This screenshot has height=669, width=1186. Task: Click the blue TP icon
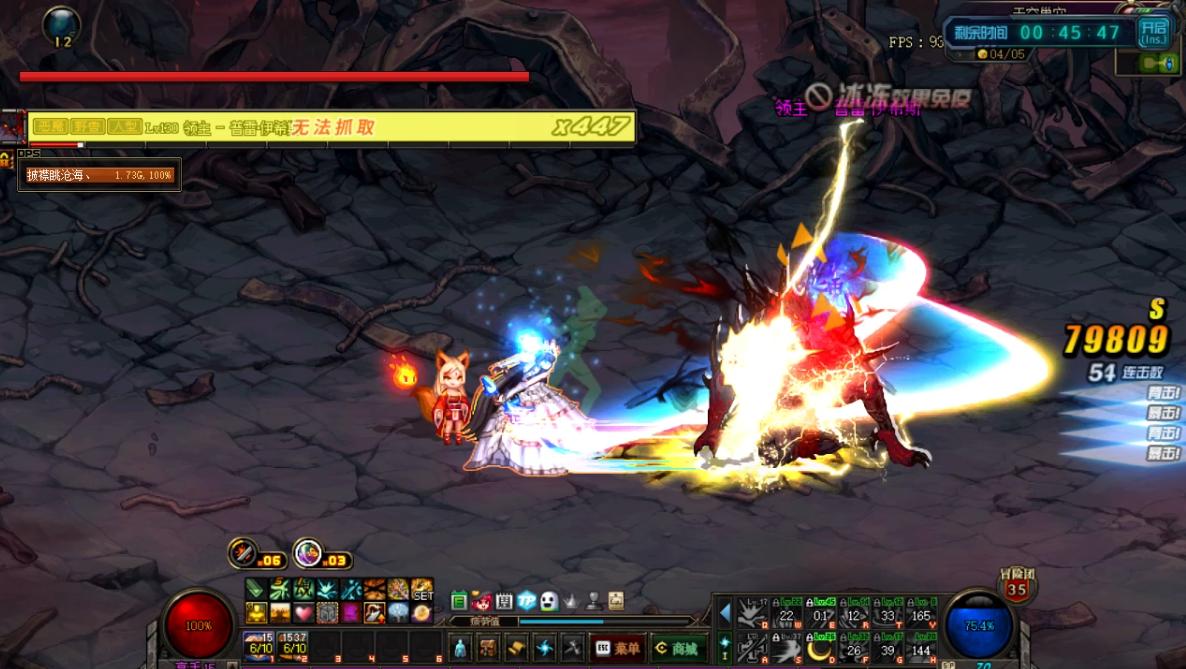click(x=527, y=601)
